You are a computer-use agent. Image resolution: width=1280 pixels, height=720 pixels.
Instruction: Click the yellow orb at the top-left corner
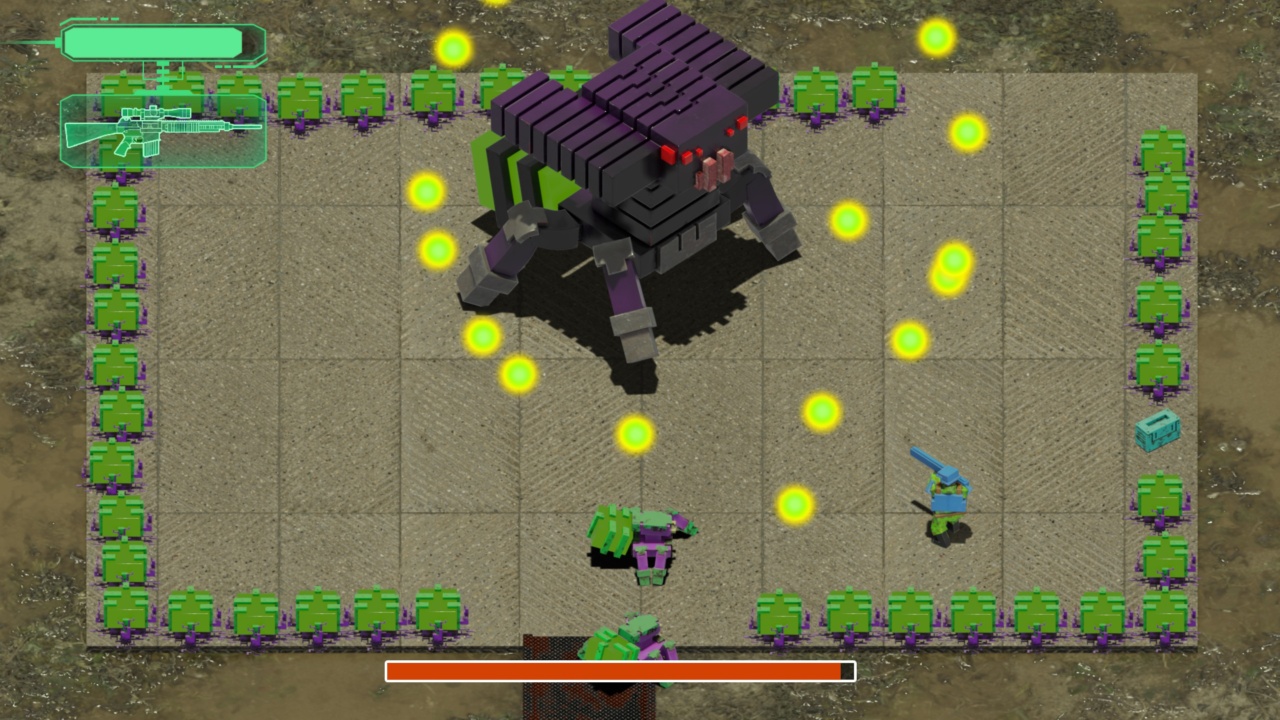click(451, 47)
